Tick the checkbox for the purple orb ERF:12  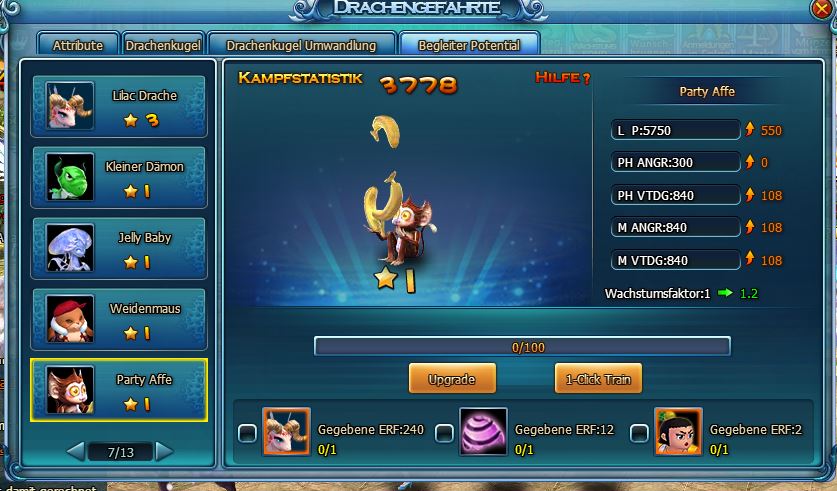[445, 433]
